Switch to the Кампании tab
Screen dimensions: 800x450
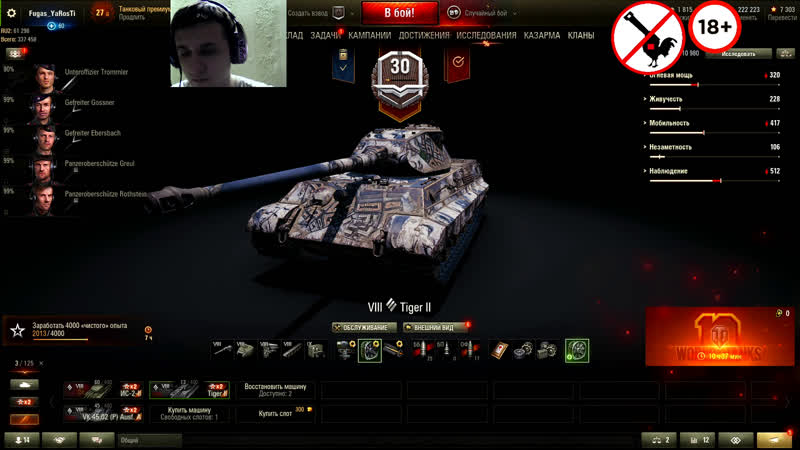click(x=370, y=35)
